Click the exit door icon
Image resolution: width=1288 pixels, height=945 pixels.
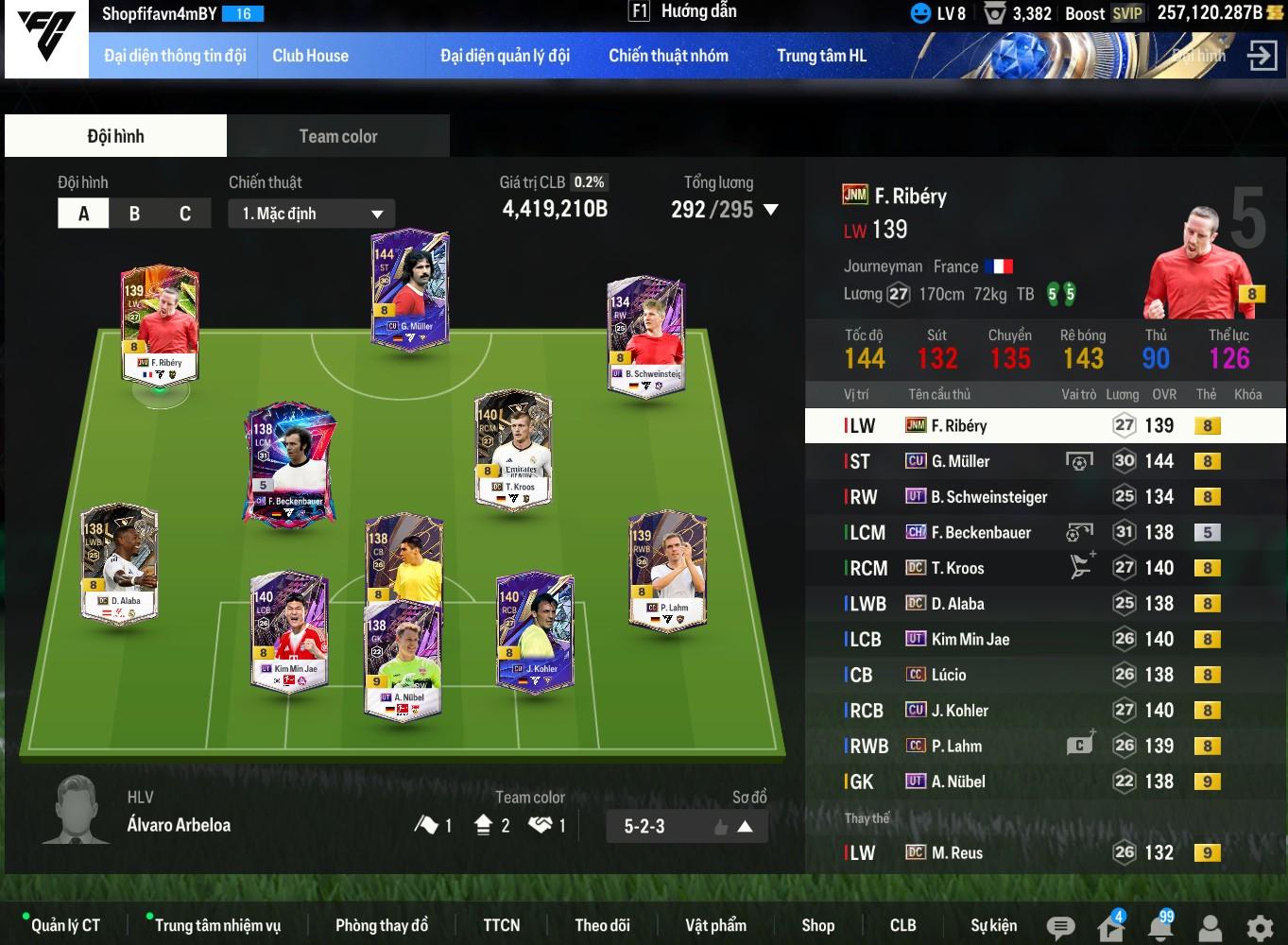tap(1262, 56)
